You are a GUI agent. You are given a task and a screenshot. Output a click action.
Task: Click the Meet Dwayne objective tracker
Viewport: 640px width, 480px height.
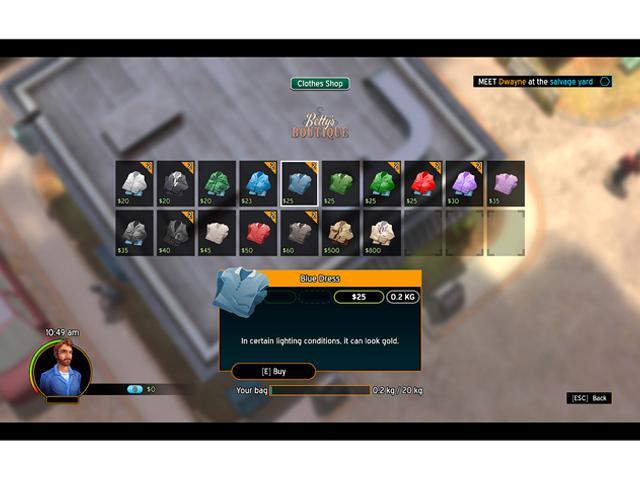pos(541,82)
